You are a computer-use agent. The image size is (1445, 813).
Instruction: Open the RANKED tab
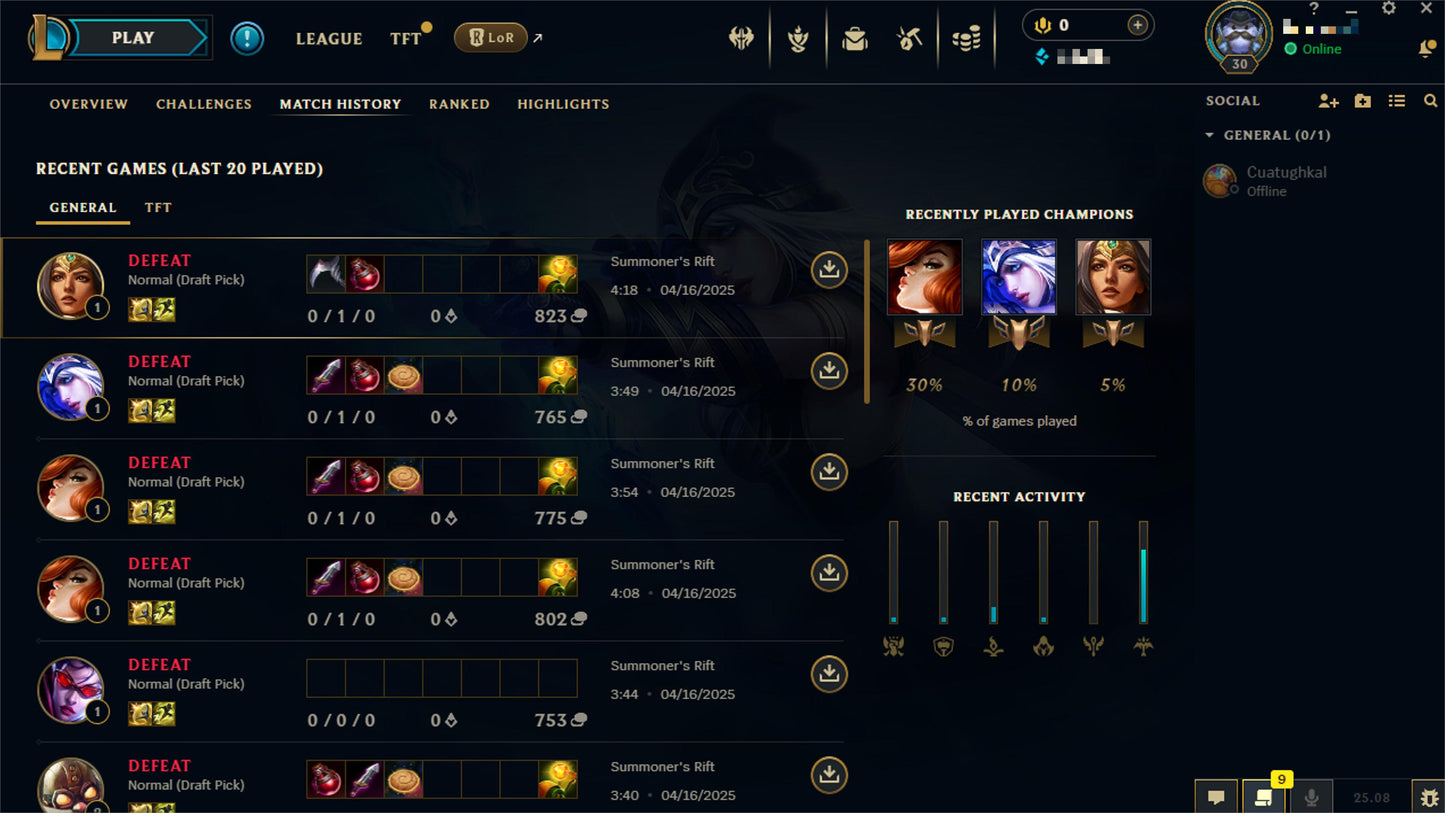pos(459,104)
